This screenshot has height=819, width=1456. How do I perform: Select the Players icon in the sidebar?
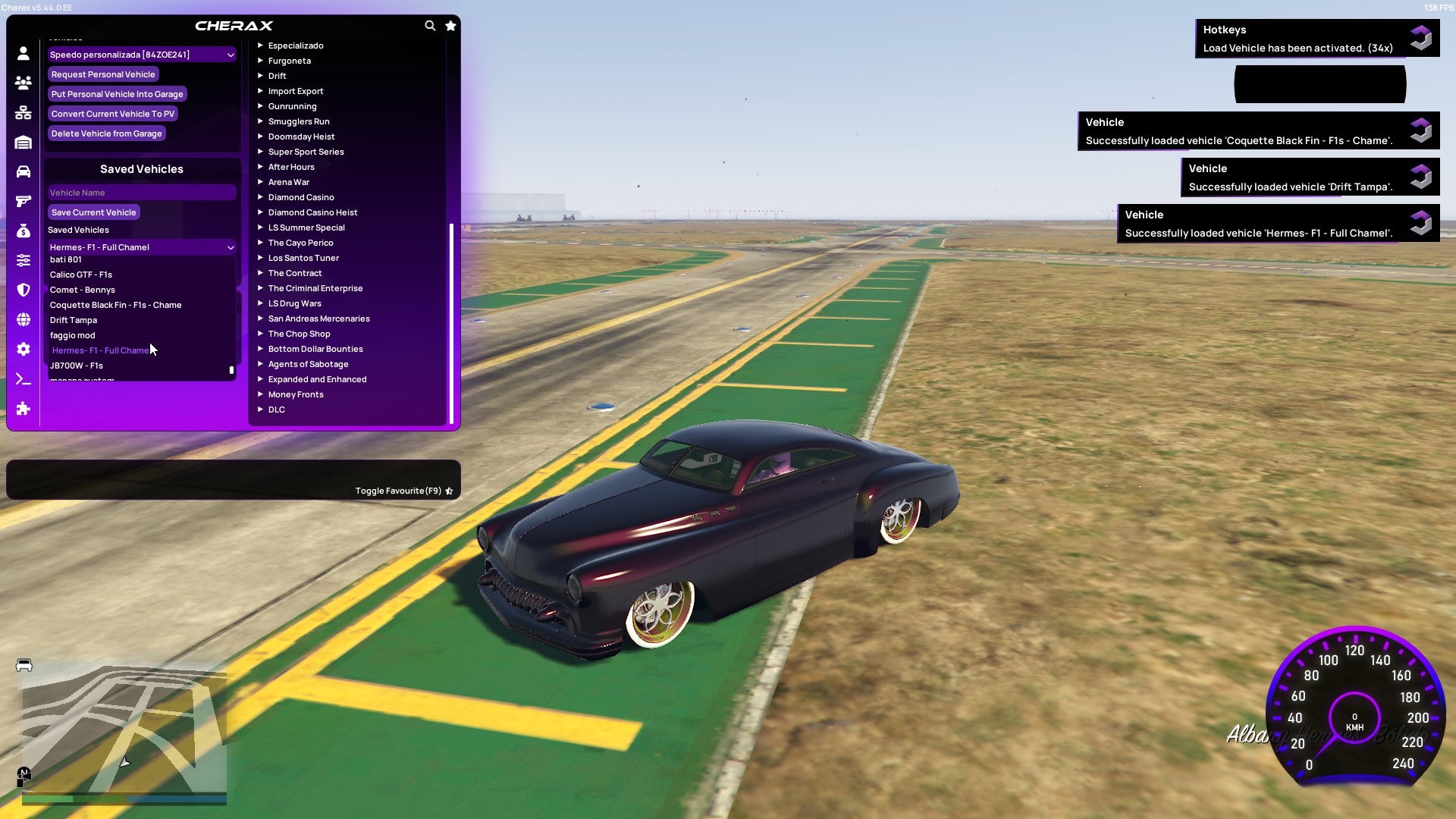pos(23,83)
